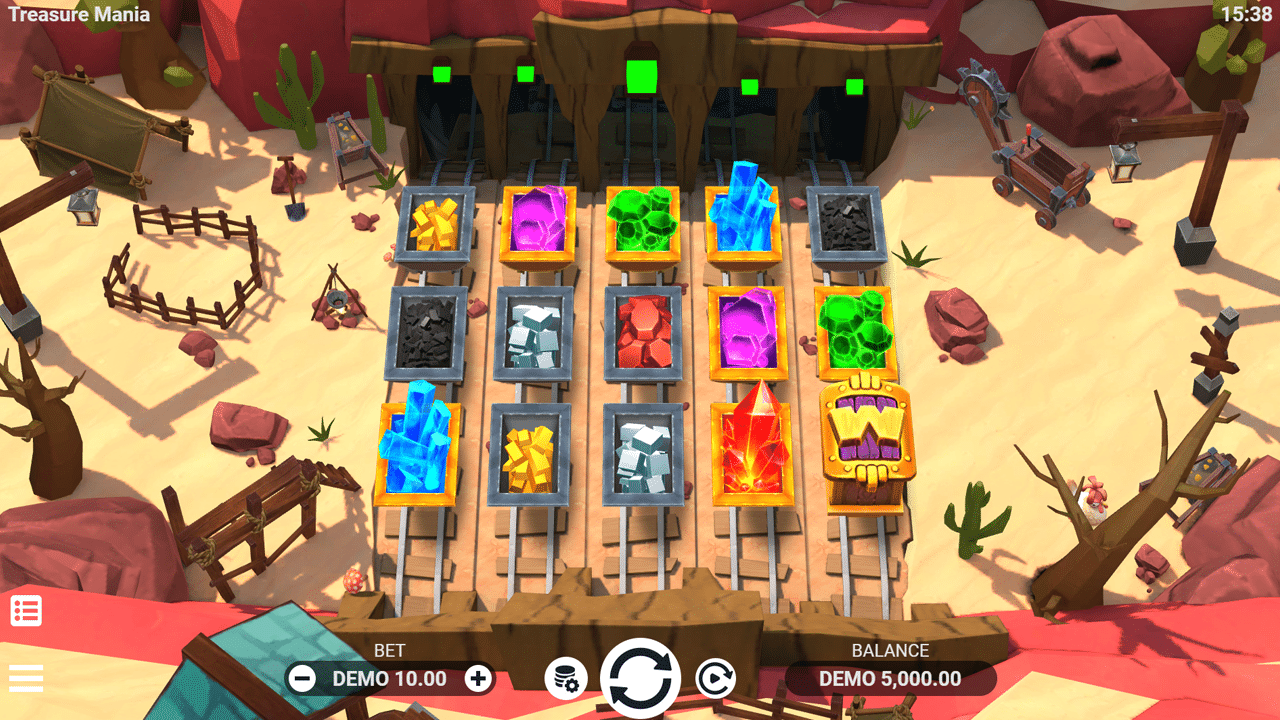Toggle the green indicator above the middle reel
1280x720 pixels.
pyautogui.click(x=640, y=78)
